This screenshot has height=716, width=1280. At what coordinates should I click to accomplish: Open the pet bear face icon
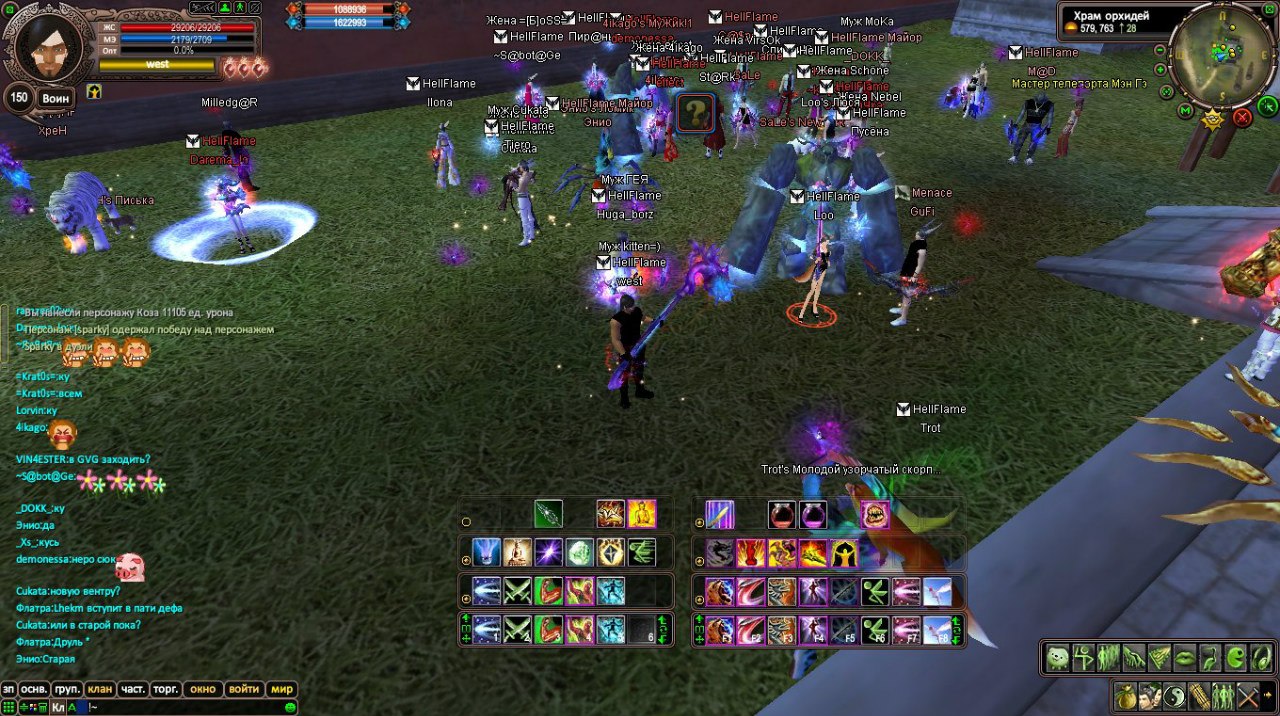1057,657
